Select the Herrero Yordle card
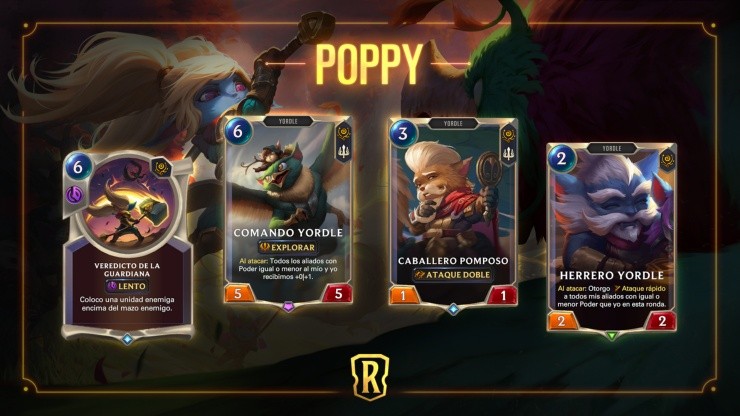The width and height of the screenshot is (740, 416). coord(611,236)
